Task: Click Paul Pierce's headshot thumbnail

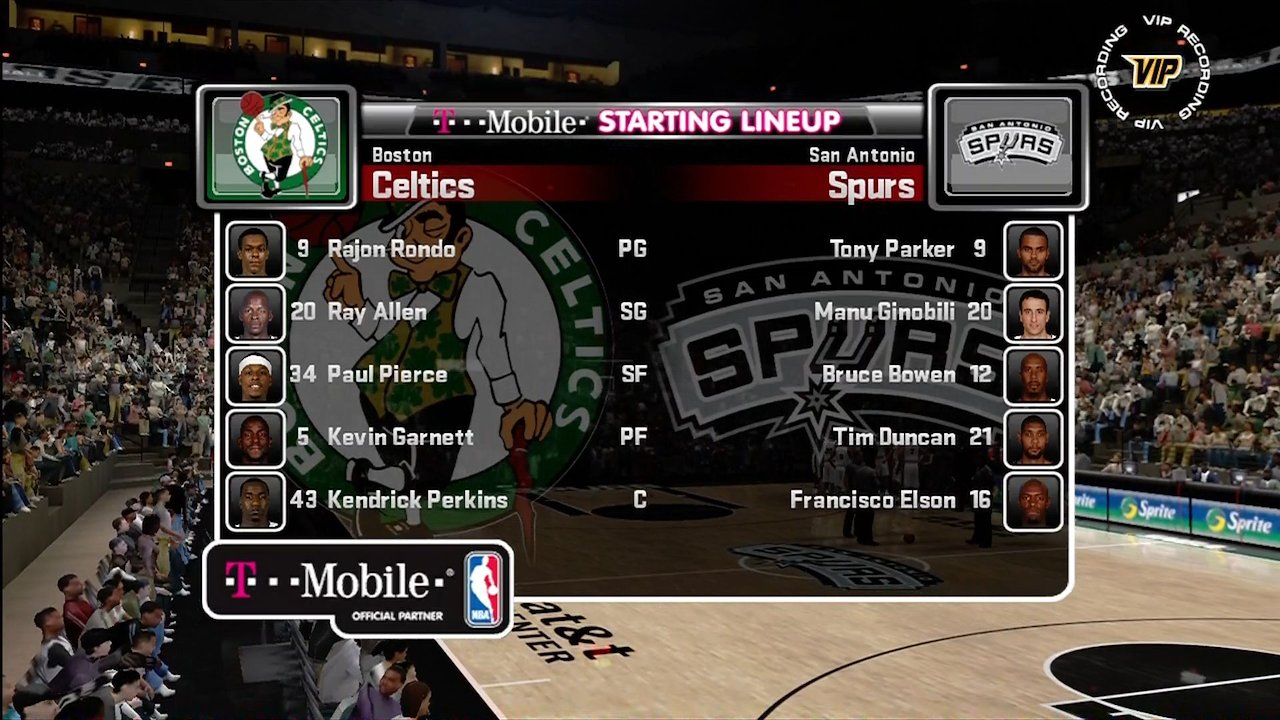Action: click(x=255, y=375)
